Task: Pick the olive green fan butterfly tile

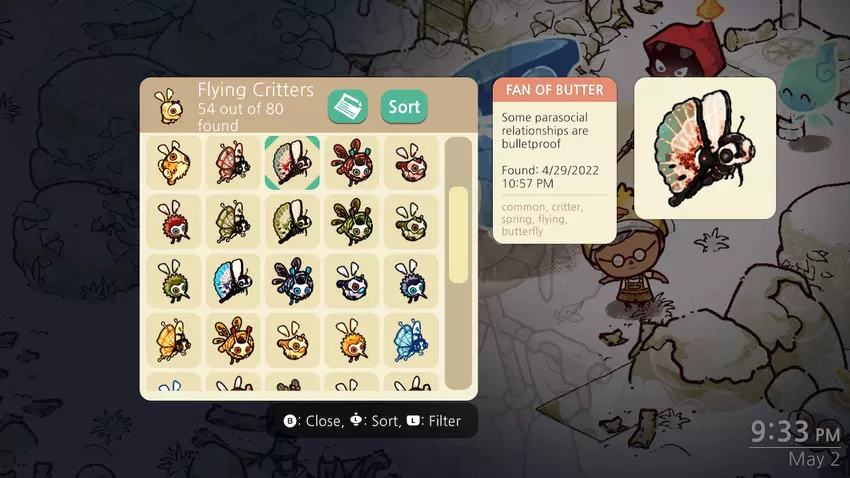Action: click(292, 221)
